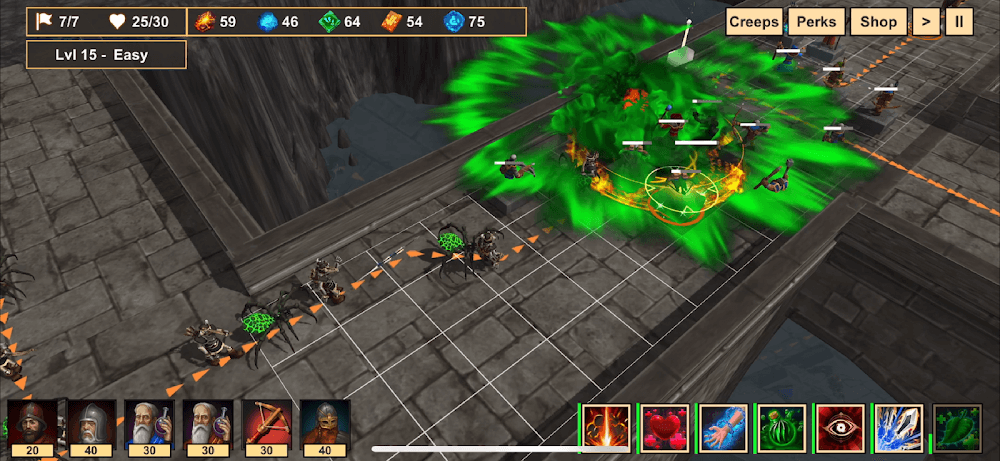Activate the green poison bomb ability
This screenshot has width=1000, height=461.
point(782,428)
